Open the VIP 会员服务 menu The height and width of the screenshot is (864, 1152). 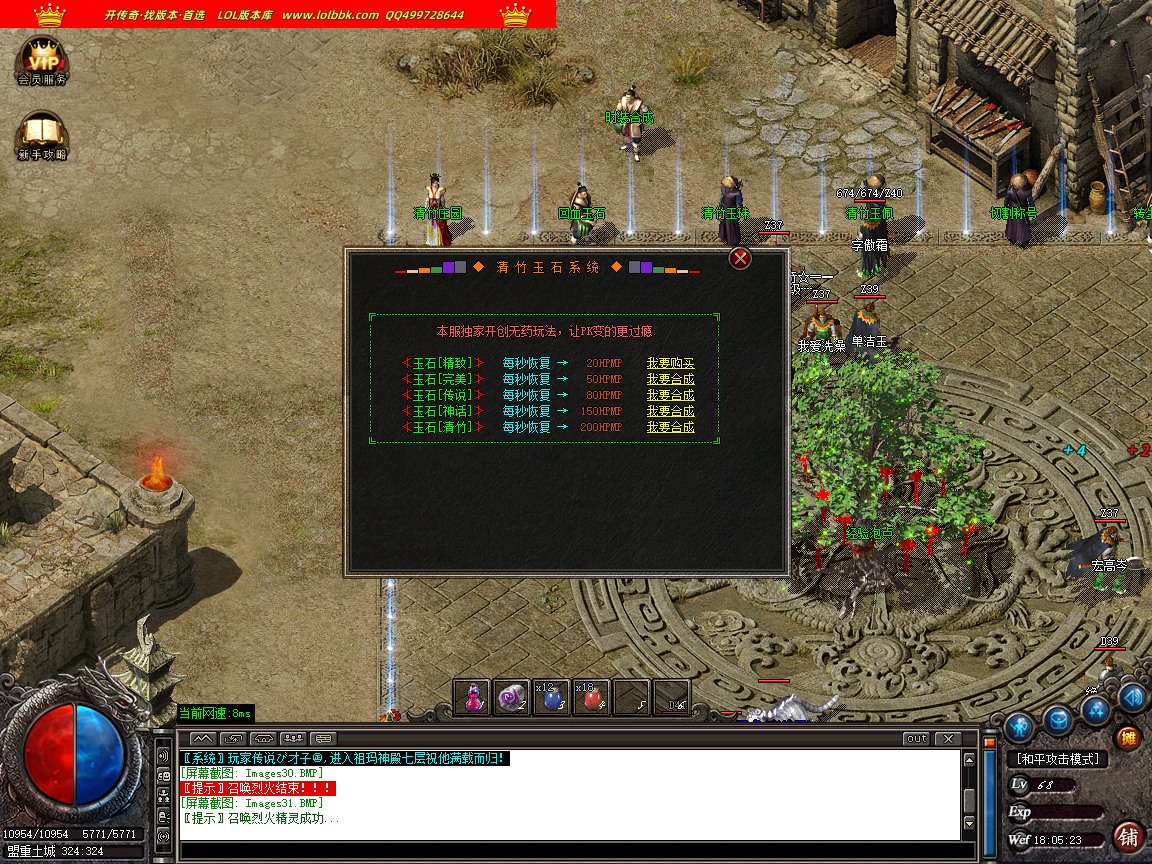(42, 60)
